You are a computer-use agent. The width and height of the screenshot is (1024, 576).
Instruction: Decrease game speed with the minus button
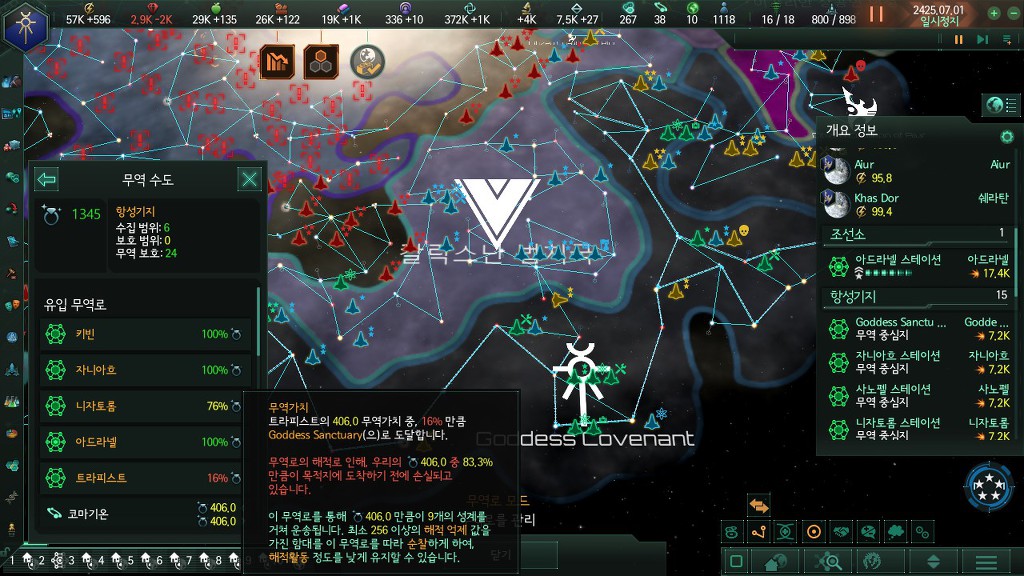1011,14
